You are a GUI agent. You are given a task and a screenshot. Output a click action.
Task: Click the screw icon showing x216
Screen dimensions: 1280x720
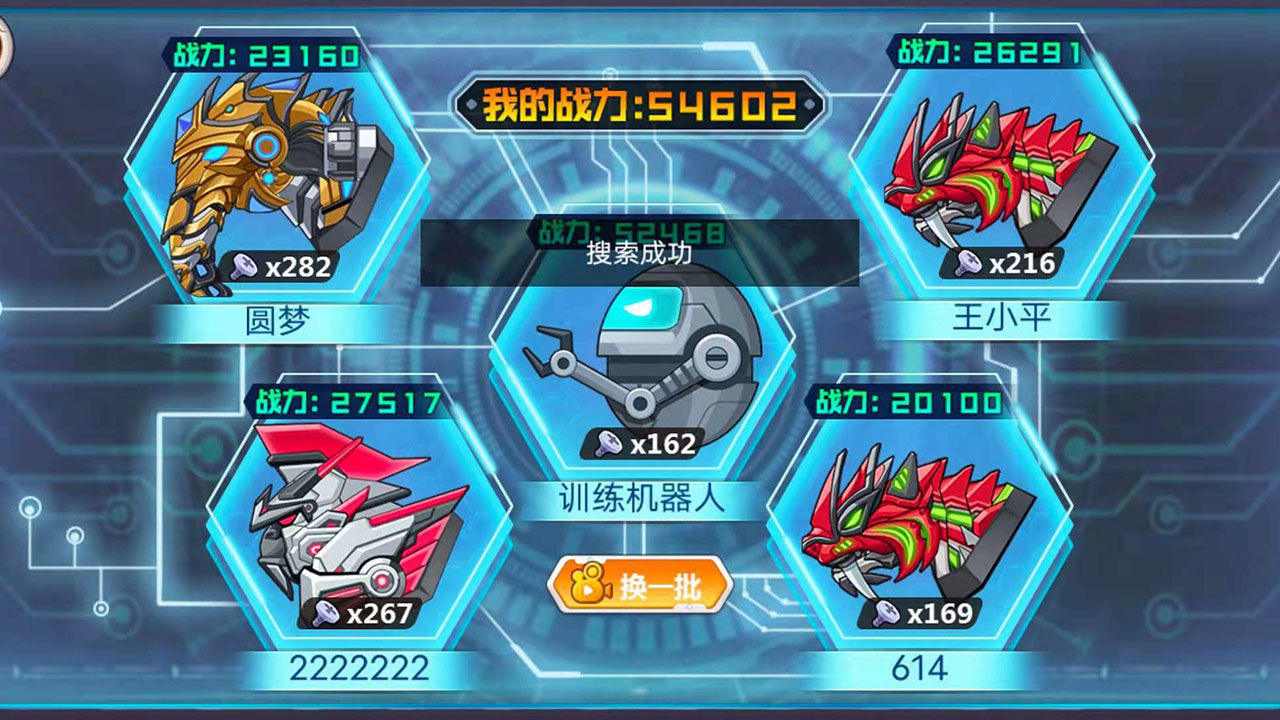point(966,262)
